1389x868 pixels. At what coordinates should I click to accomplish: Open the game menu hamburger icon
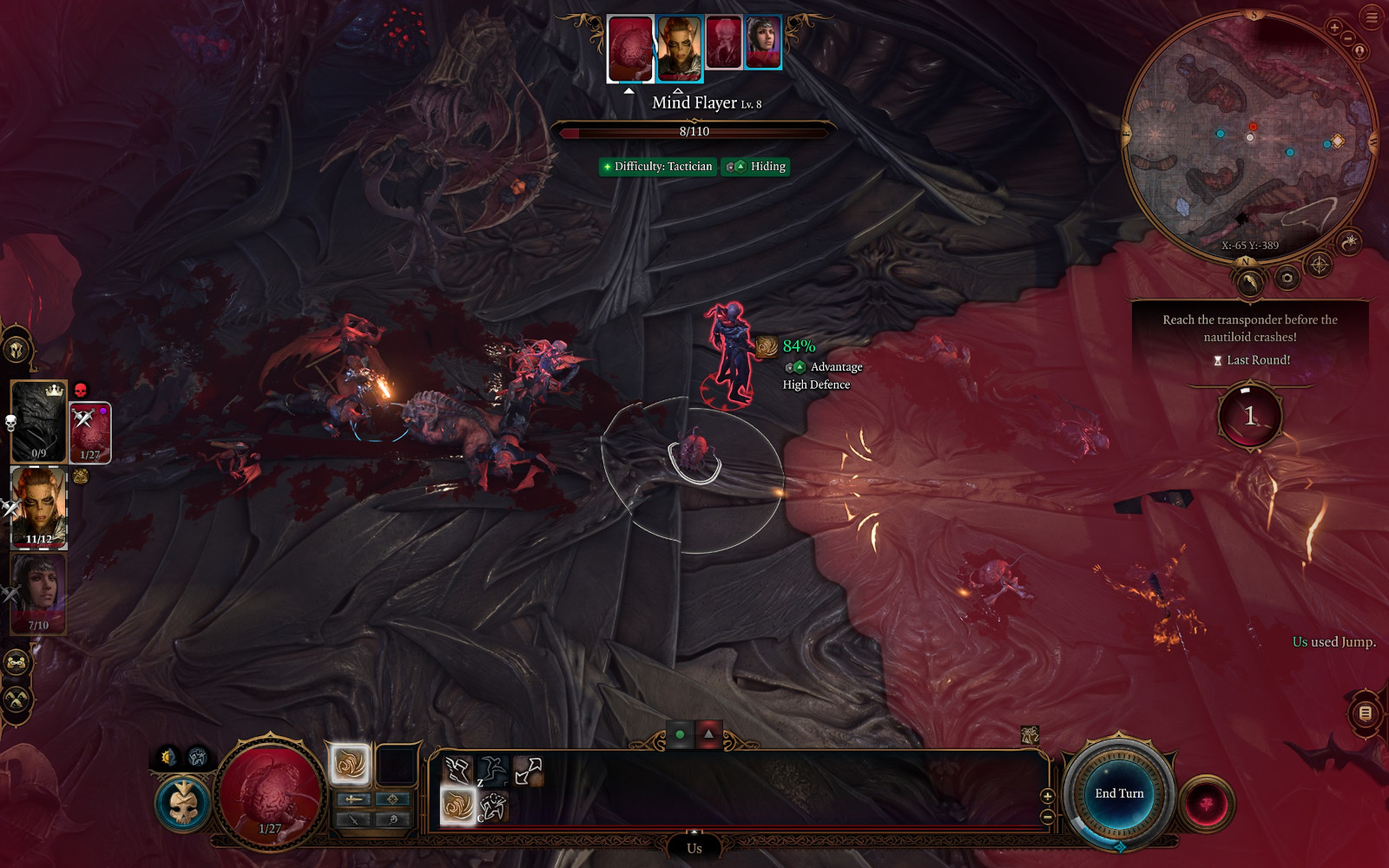pyautogui.click(x=1373, y=17)
